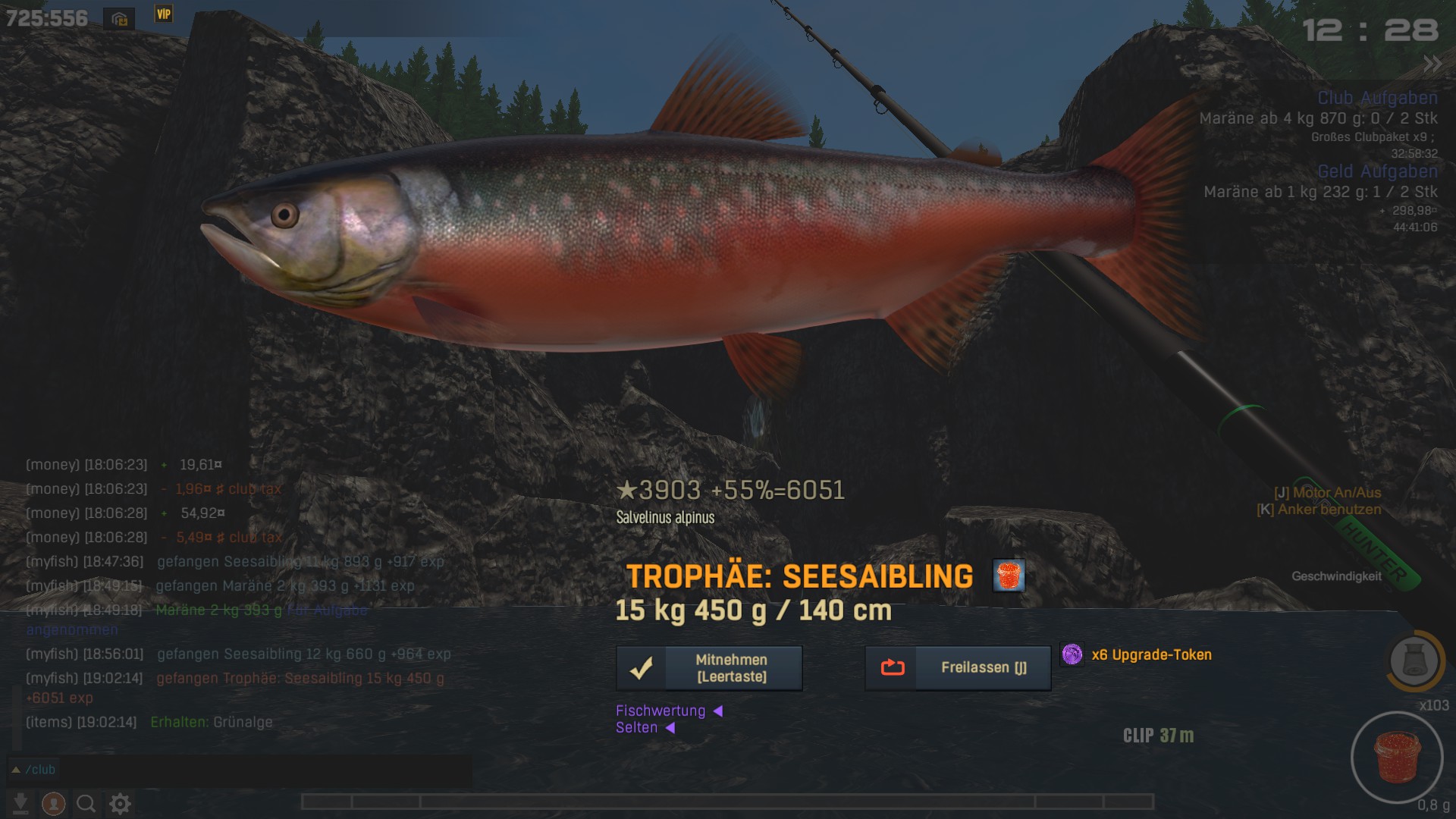Open settings with the gear icon
The height and width of the screenshot is (819, 1456).
click(x=120, y=803)
